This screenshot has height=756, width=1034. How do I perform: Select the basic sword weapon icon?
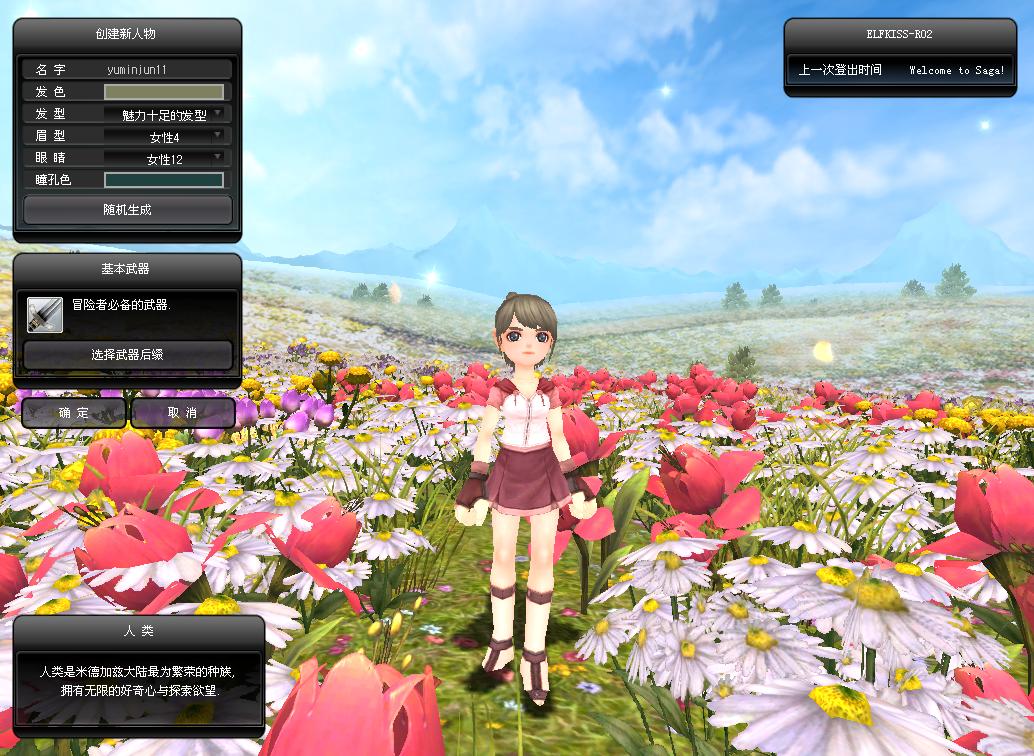[45, 315]
